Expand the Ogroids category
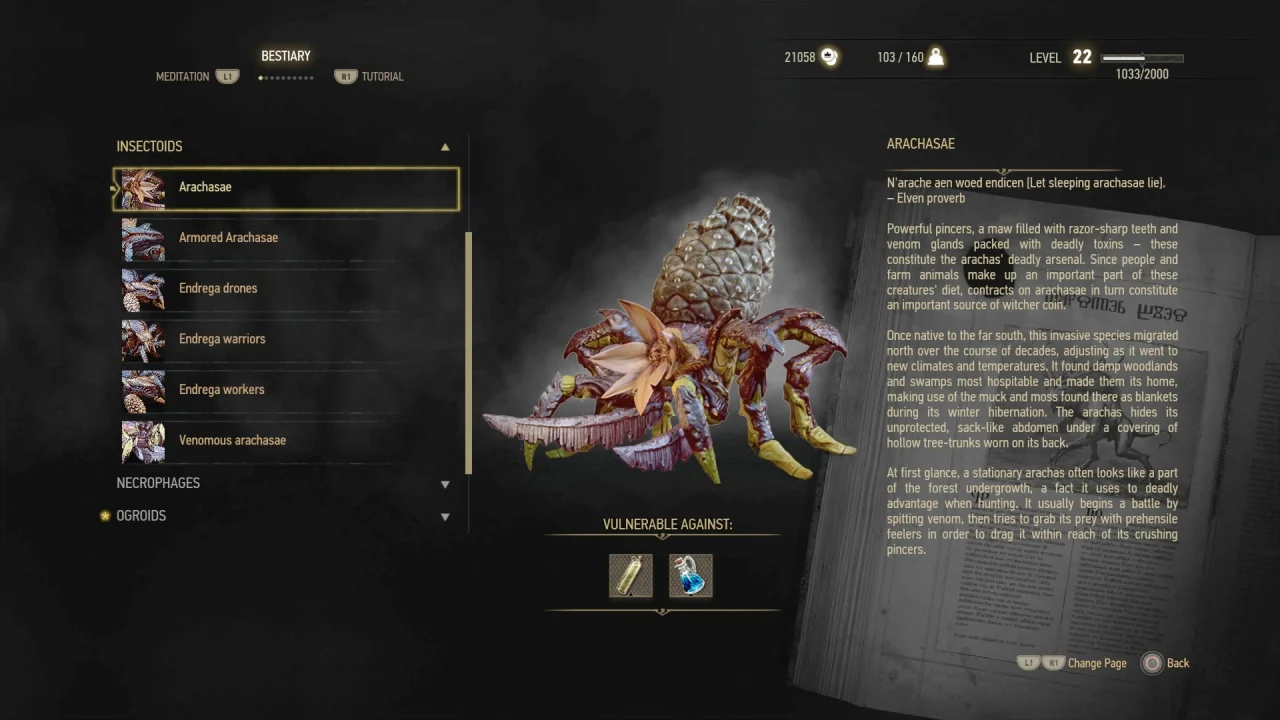Screen dimensions: 1280x720 445,517
